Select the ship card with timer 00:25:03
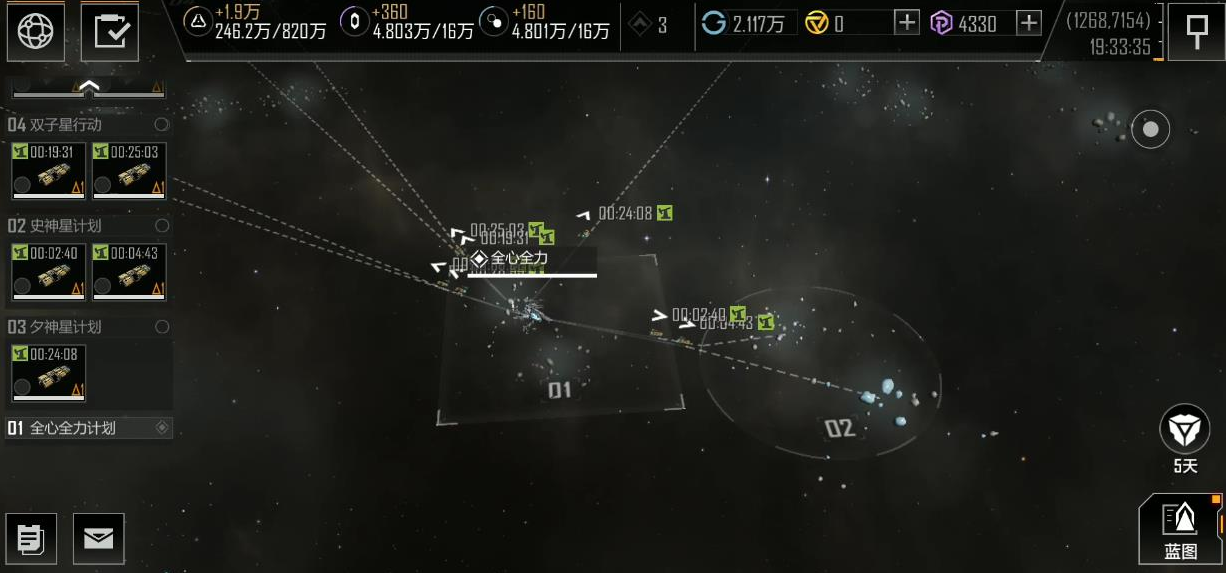The image size is (1226, 573). point(129,171)
